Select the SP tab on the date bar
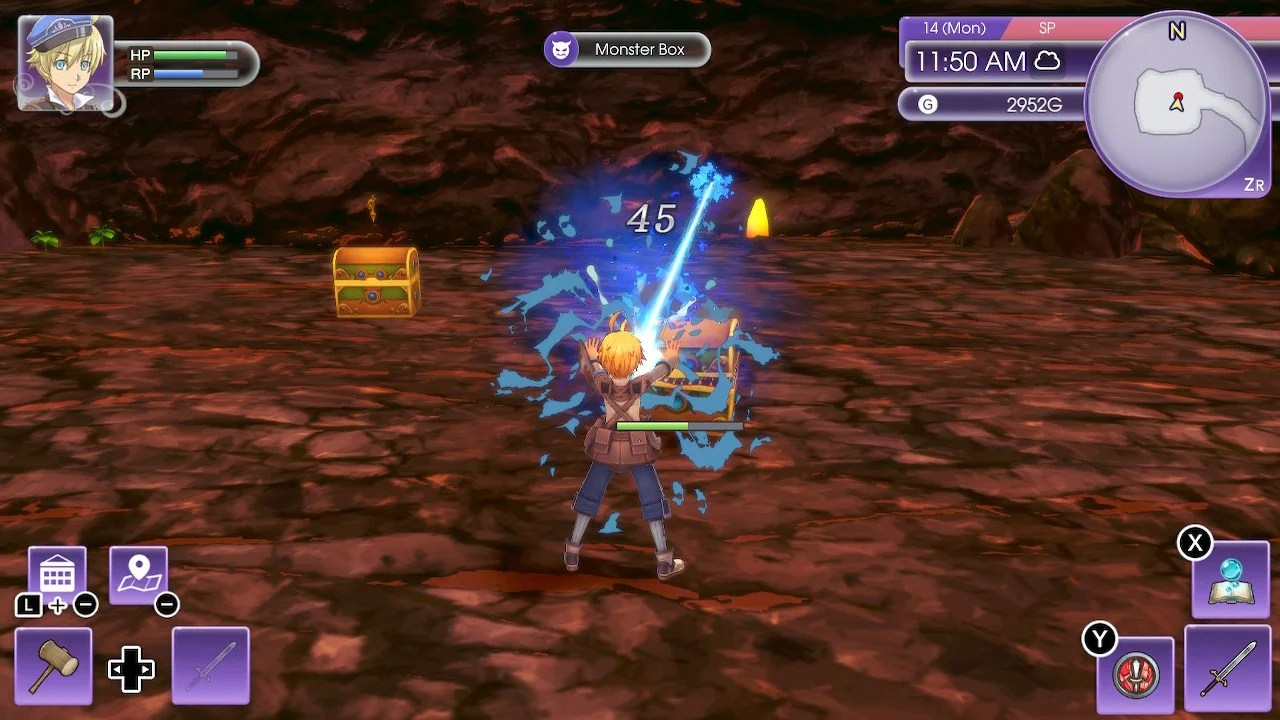 (x=1046, y=28)
